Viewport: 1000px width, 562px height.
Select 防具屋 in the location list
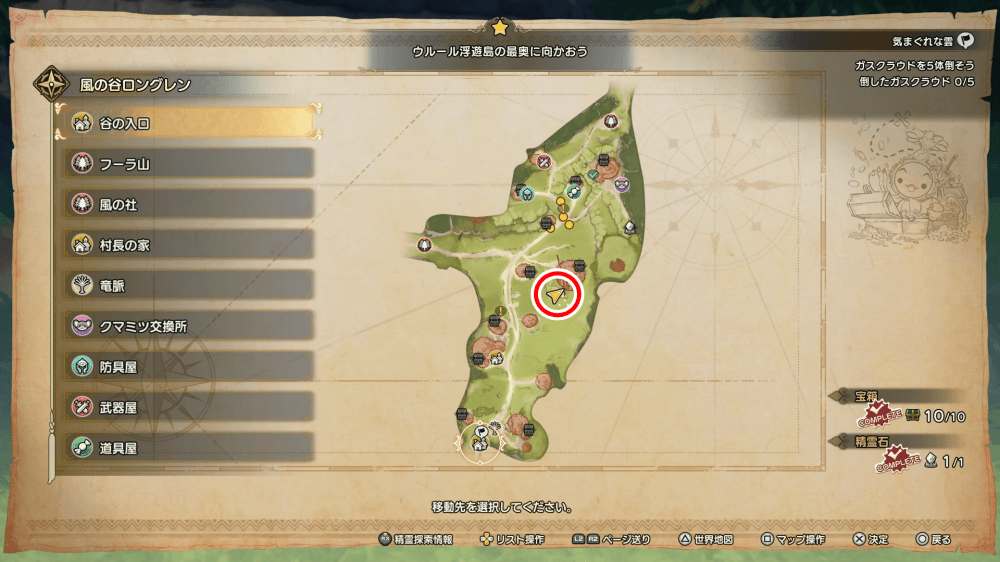tap(190, 367)
